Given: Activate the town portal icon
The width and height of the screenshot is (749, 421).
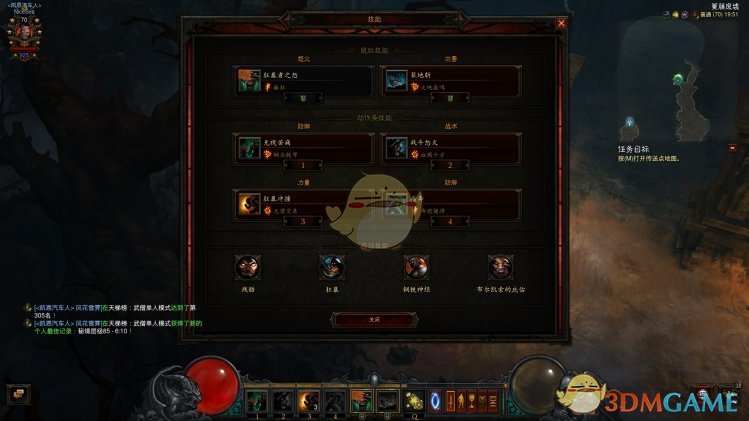Looking at the screenshot, I should point(436,401).
